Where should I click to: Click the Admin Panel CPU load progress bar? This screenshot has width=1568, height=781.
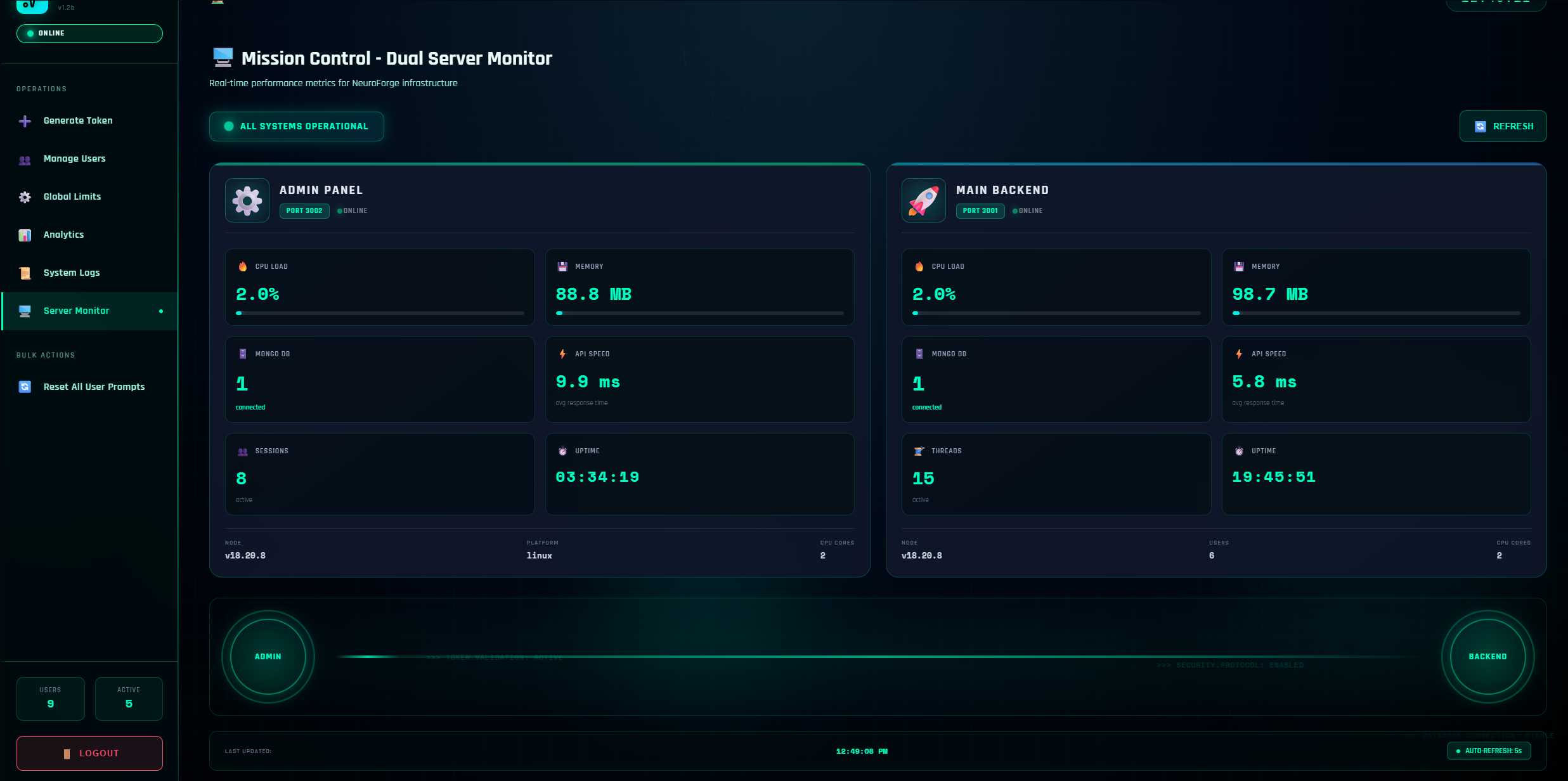click(x=379, y=313)
